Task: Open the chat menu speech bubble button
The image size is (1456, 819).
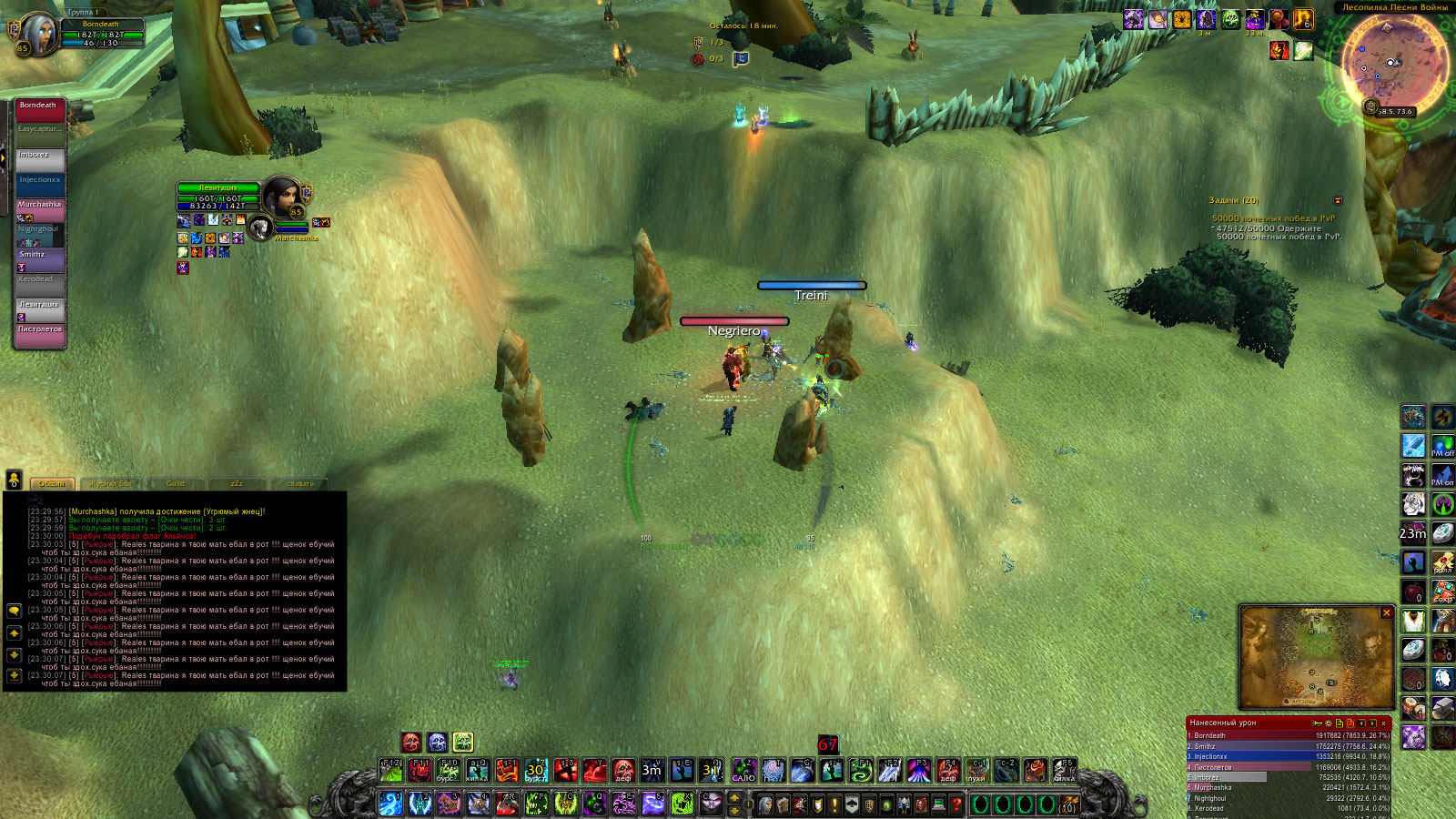Action: pyautogui.click(x=14, y=611)
